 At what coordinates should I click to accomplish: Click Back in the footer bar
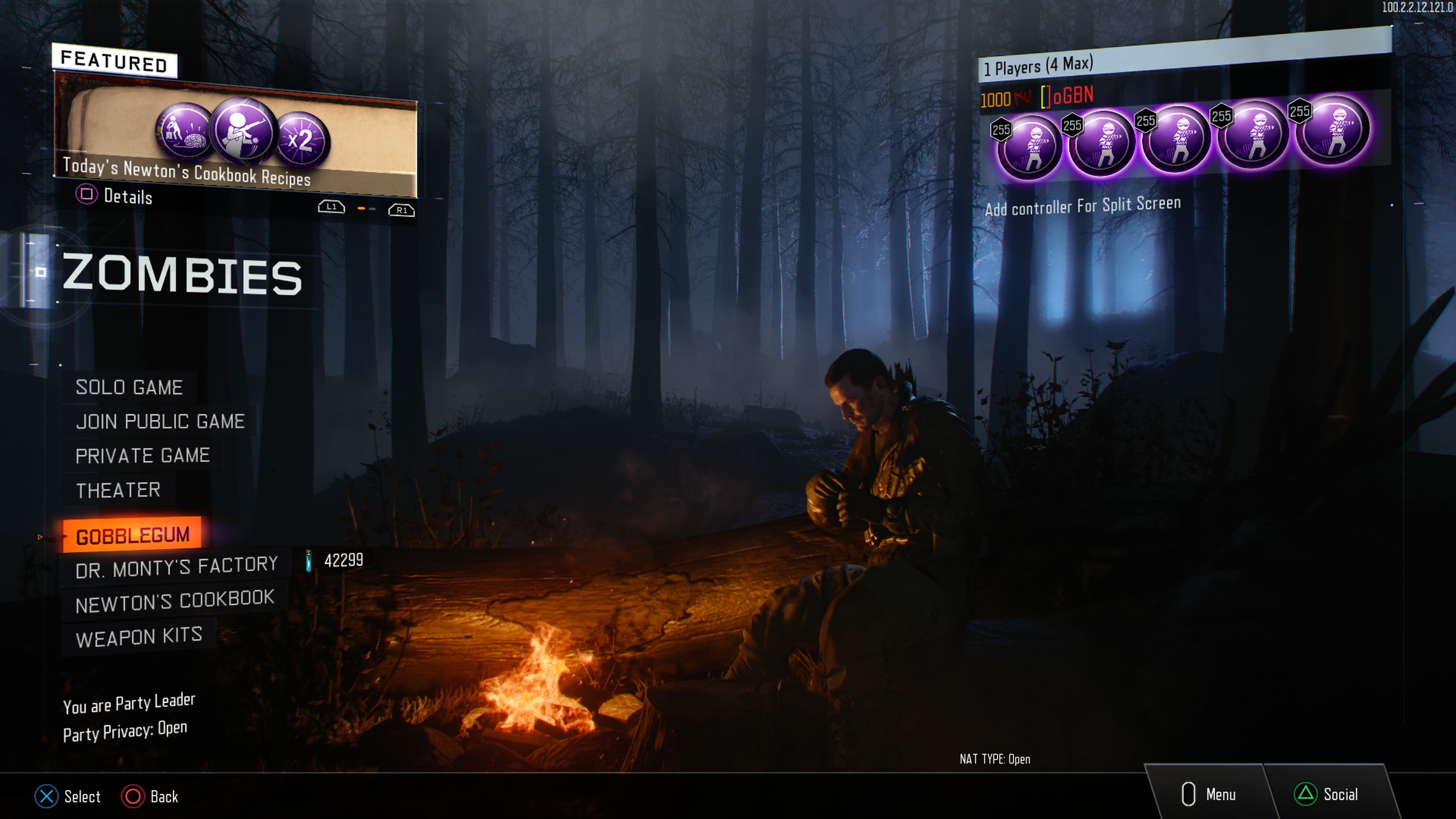[x=151, y=796]
